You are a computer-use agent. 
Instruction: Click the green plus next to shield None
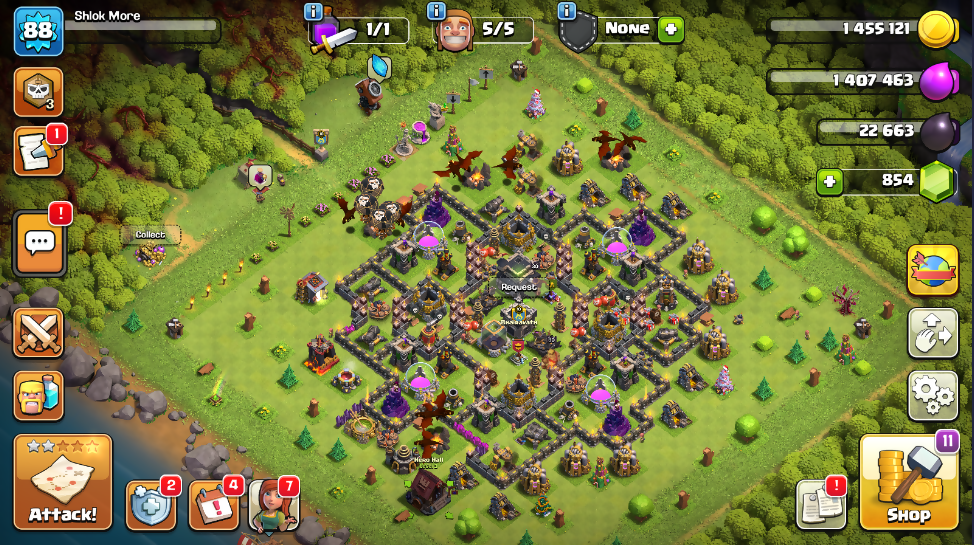(671, 30)
